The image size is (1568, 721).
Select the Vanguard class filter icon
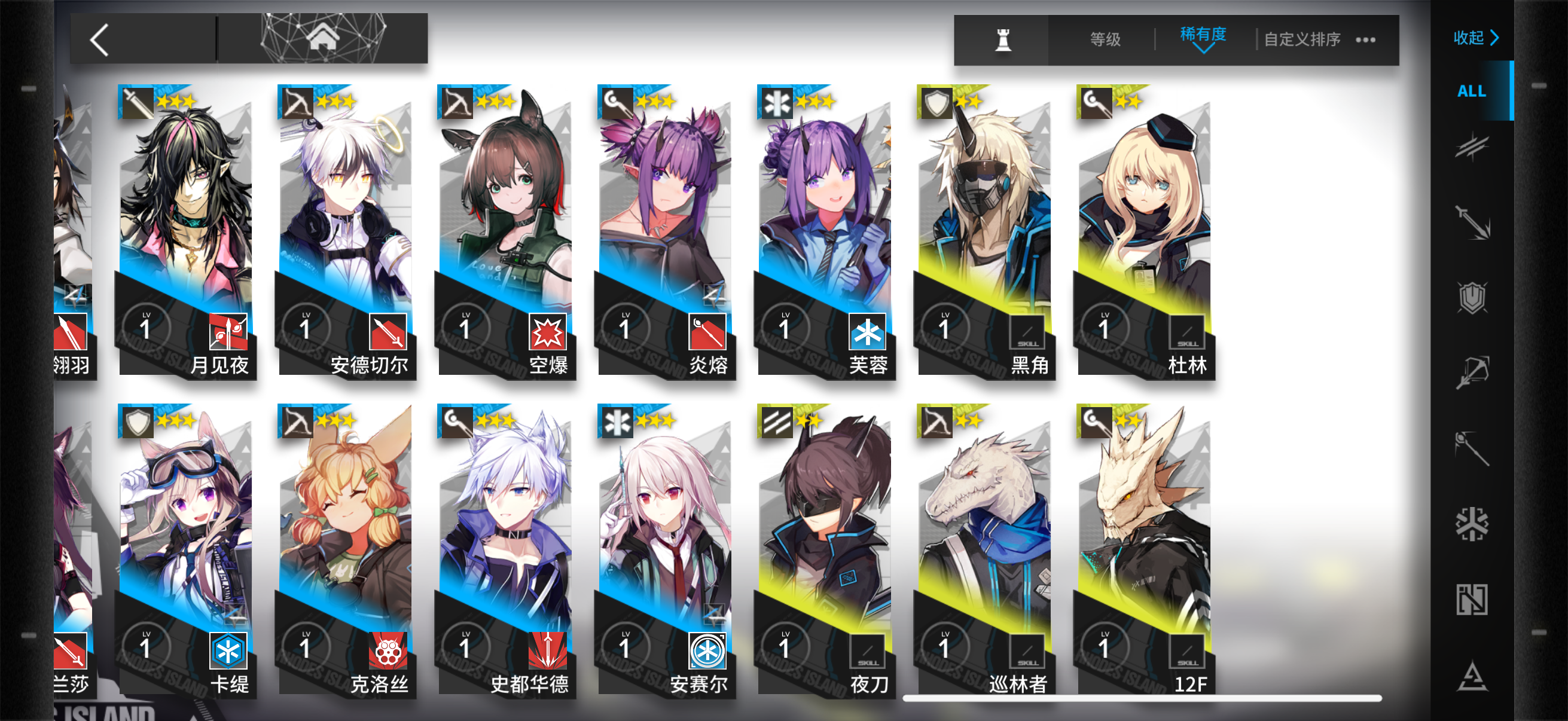coord(1473,146)
